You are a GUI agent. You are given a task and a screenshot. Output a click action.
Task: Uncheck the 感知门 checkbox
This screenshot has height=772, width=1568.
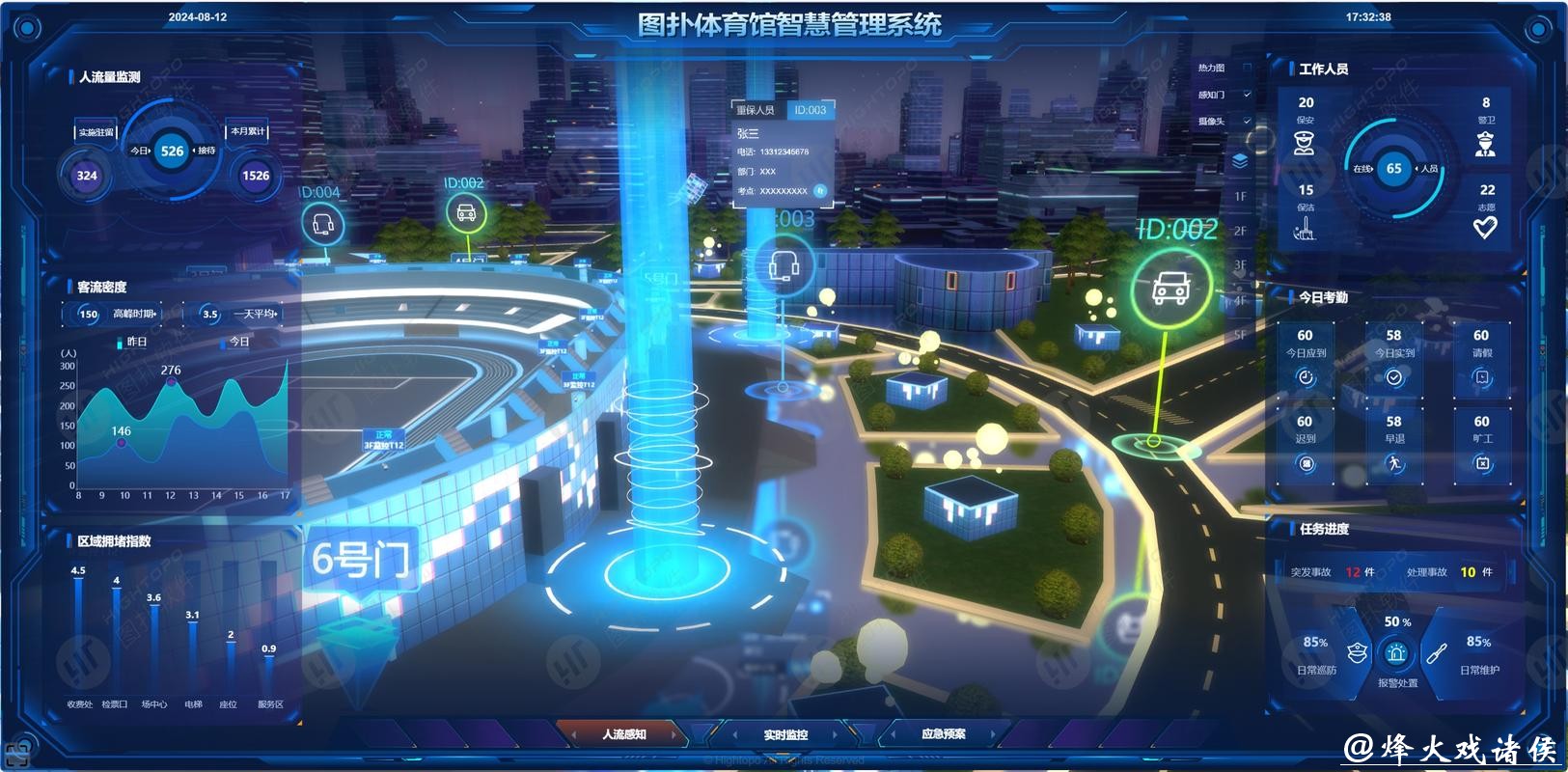point(1248,95)
